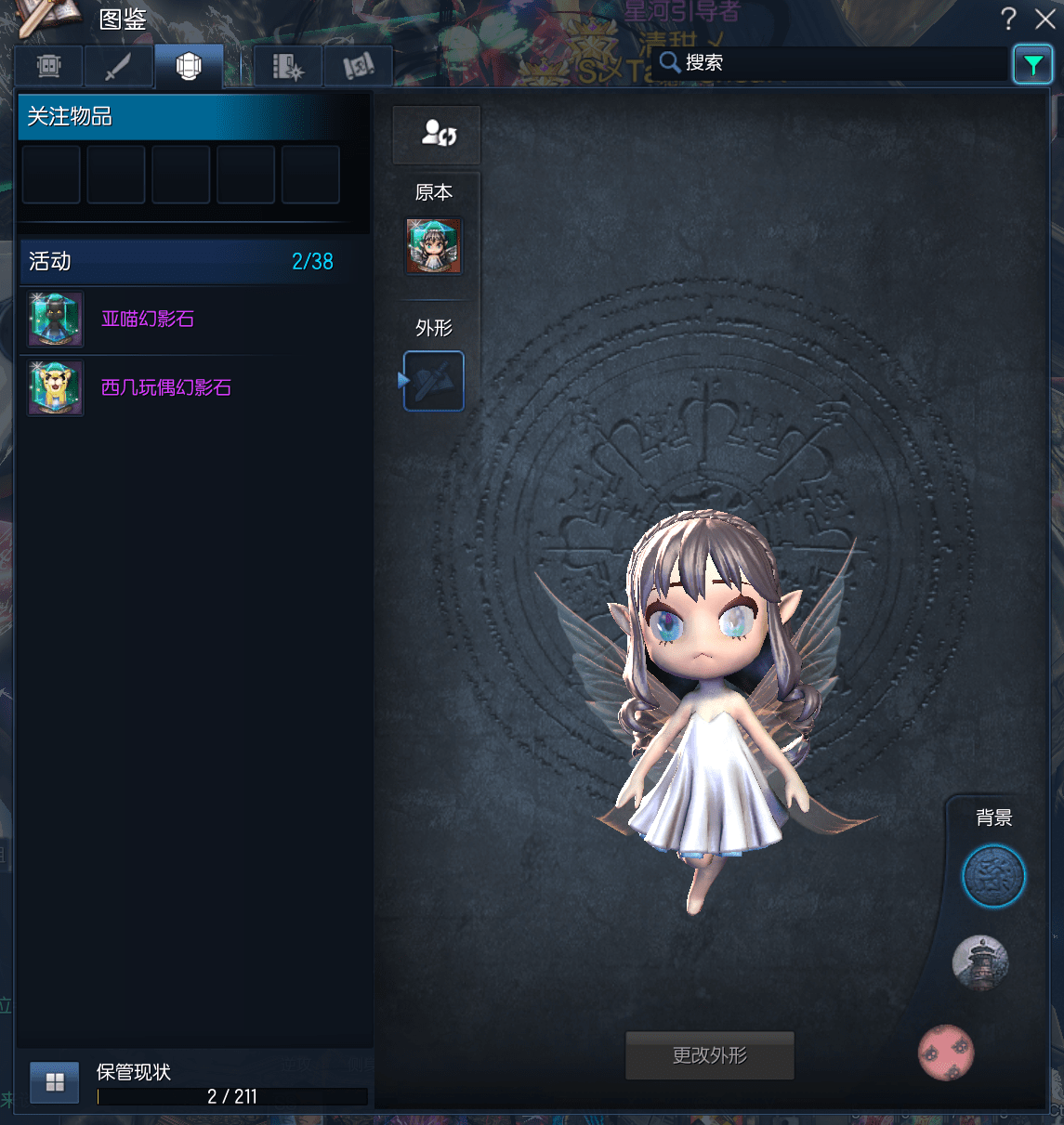
Task: Click the 更改外形 button
Action: click(x=709, y=1055)
